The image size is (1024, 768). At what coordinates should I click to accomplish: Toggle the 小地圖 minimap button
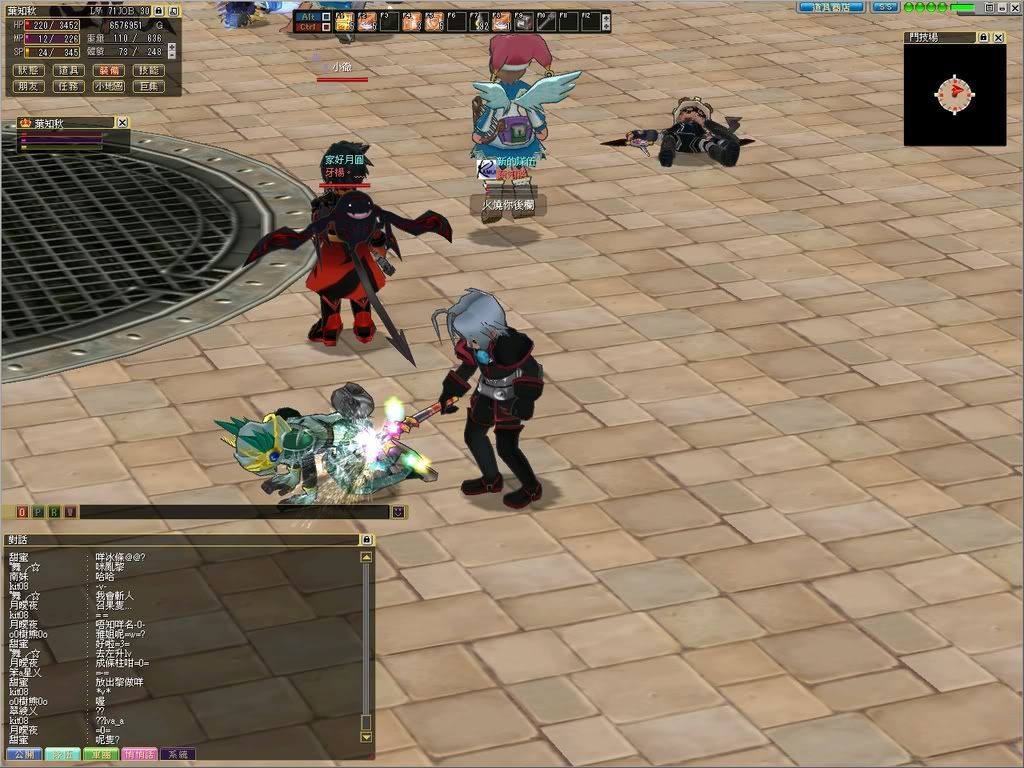[x=108, y=87]
